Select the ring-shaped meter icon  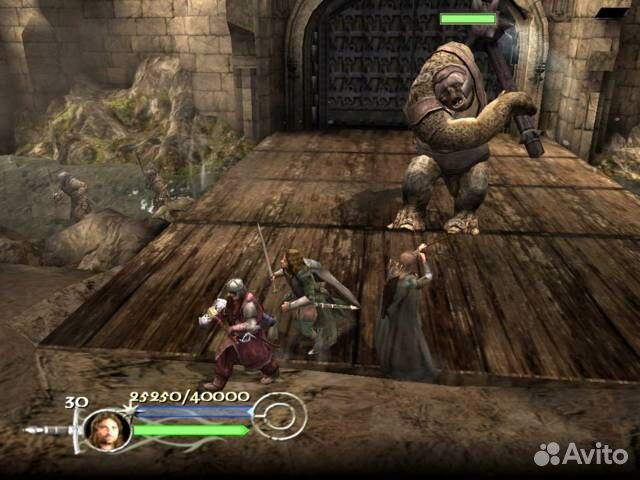pos(279,415)
